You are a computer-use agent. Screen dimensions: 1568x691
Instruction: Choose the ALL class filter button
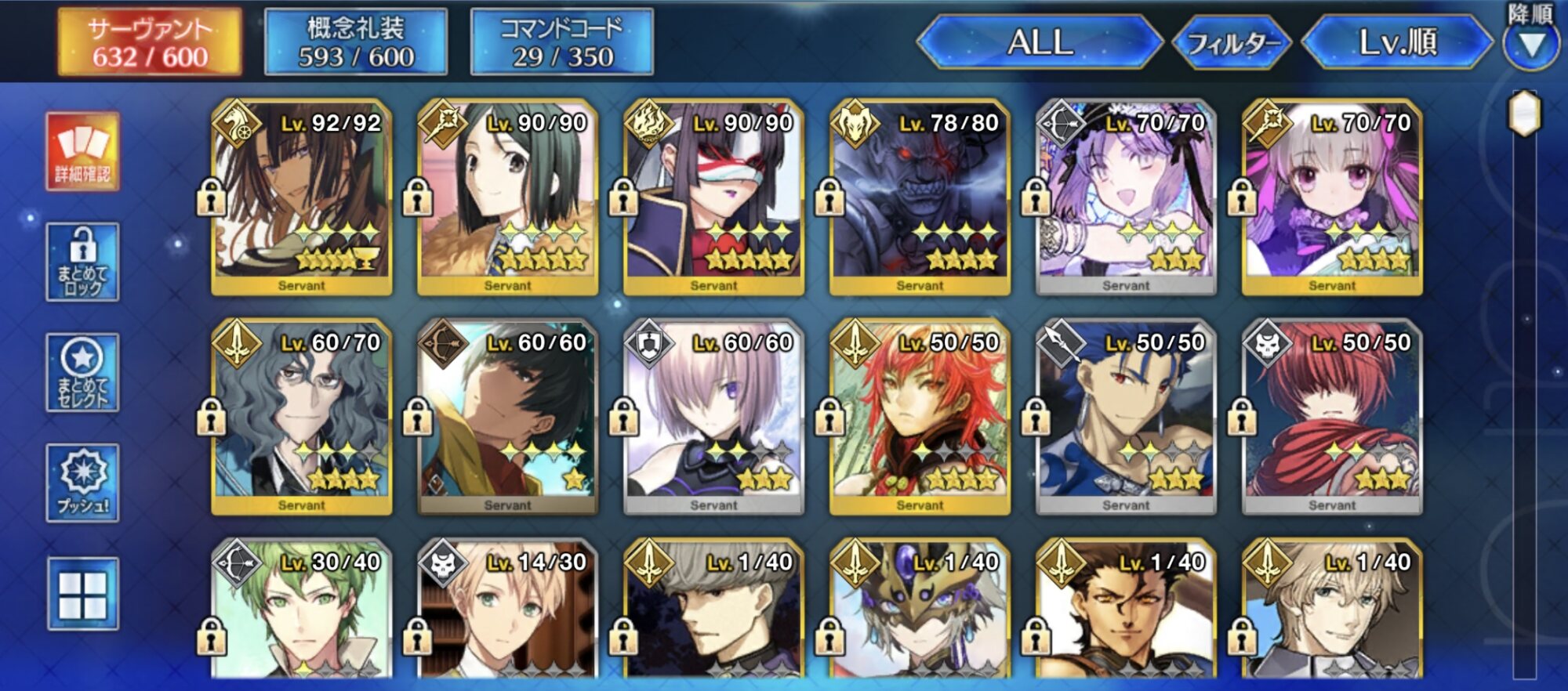1040,42
